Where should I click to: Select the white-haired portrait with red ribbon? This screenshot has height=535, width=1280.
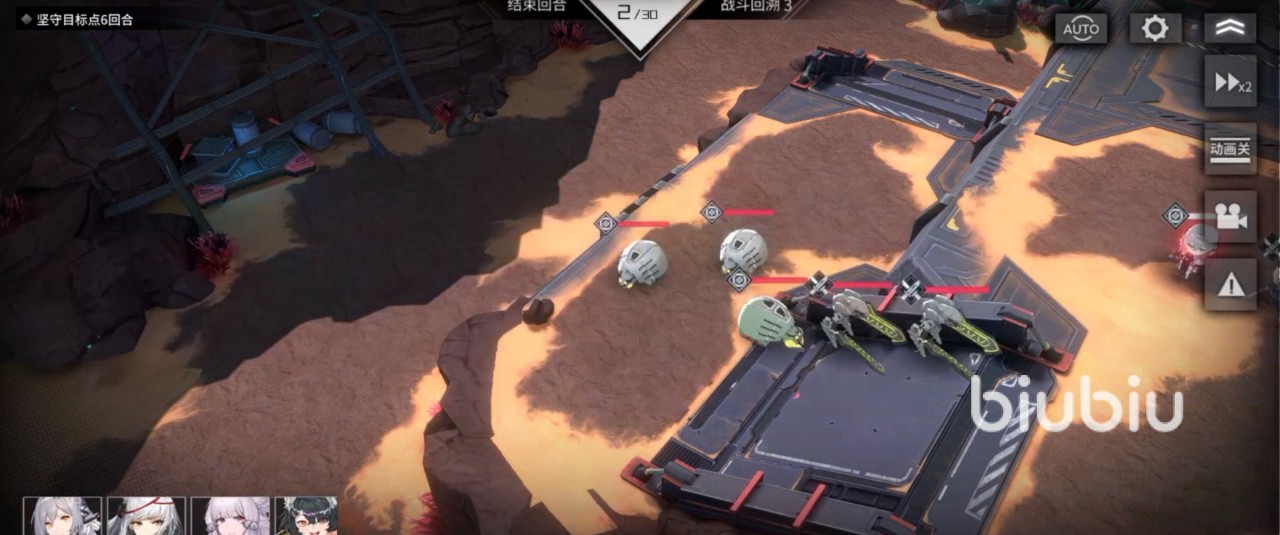click(x=146, y=516)
